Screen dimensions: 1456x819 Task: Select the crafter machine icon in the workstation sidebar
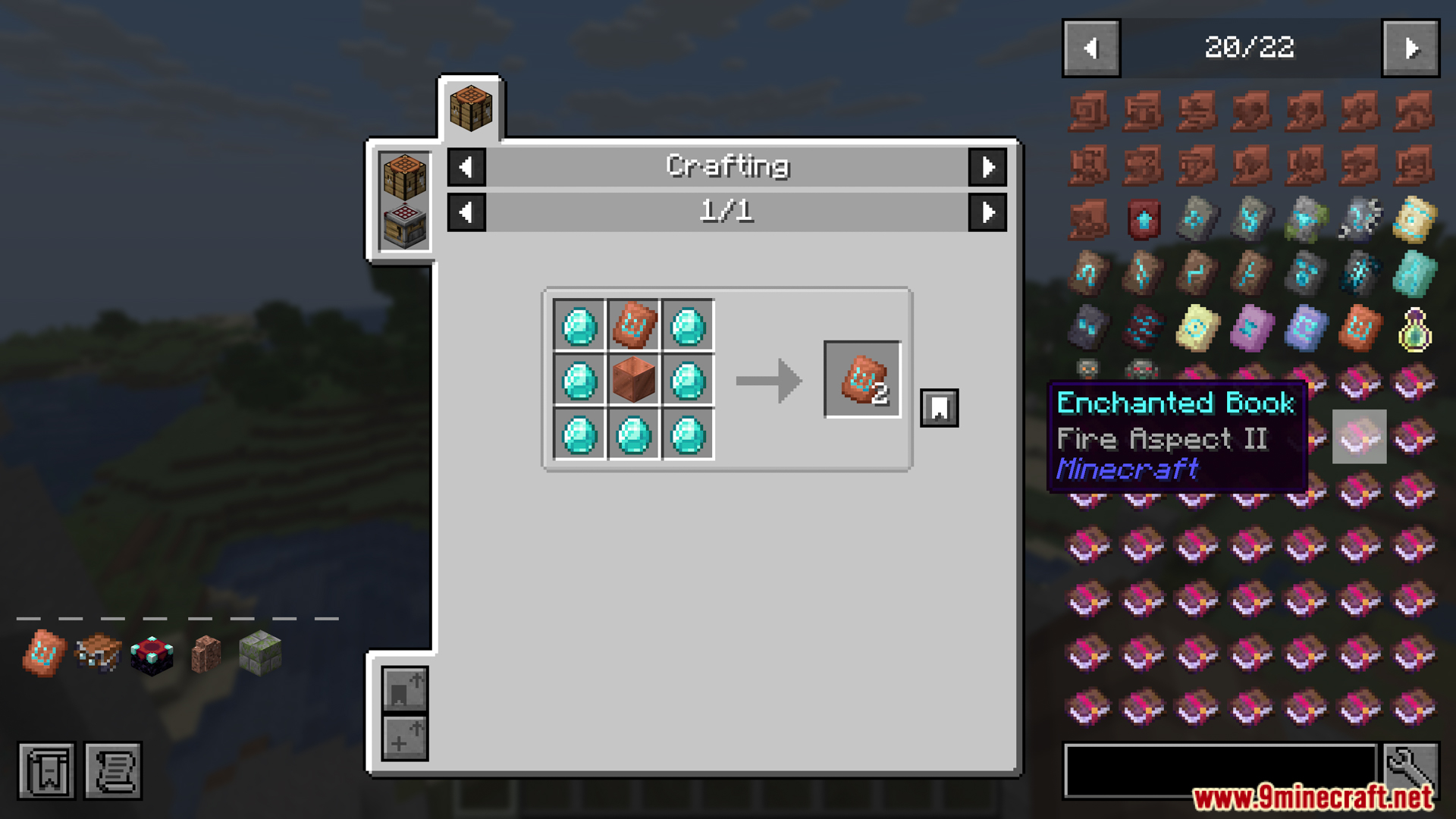pyautogui.click(x=404, y=224)
